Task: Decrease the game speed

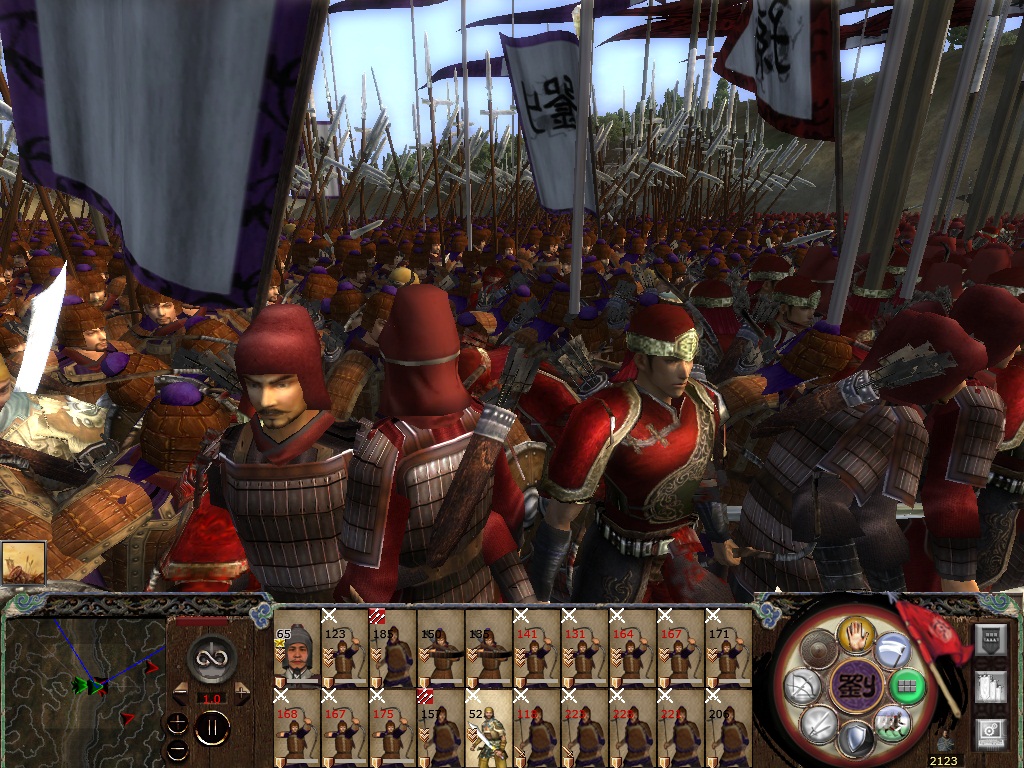Action: coord(180,693)
